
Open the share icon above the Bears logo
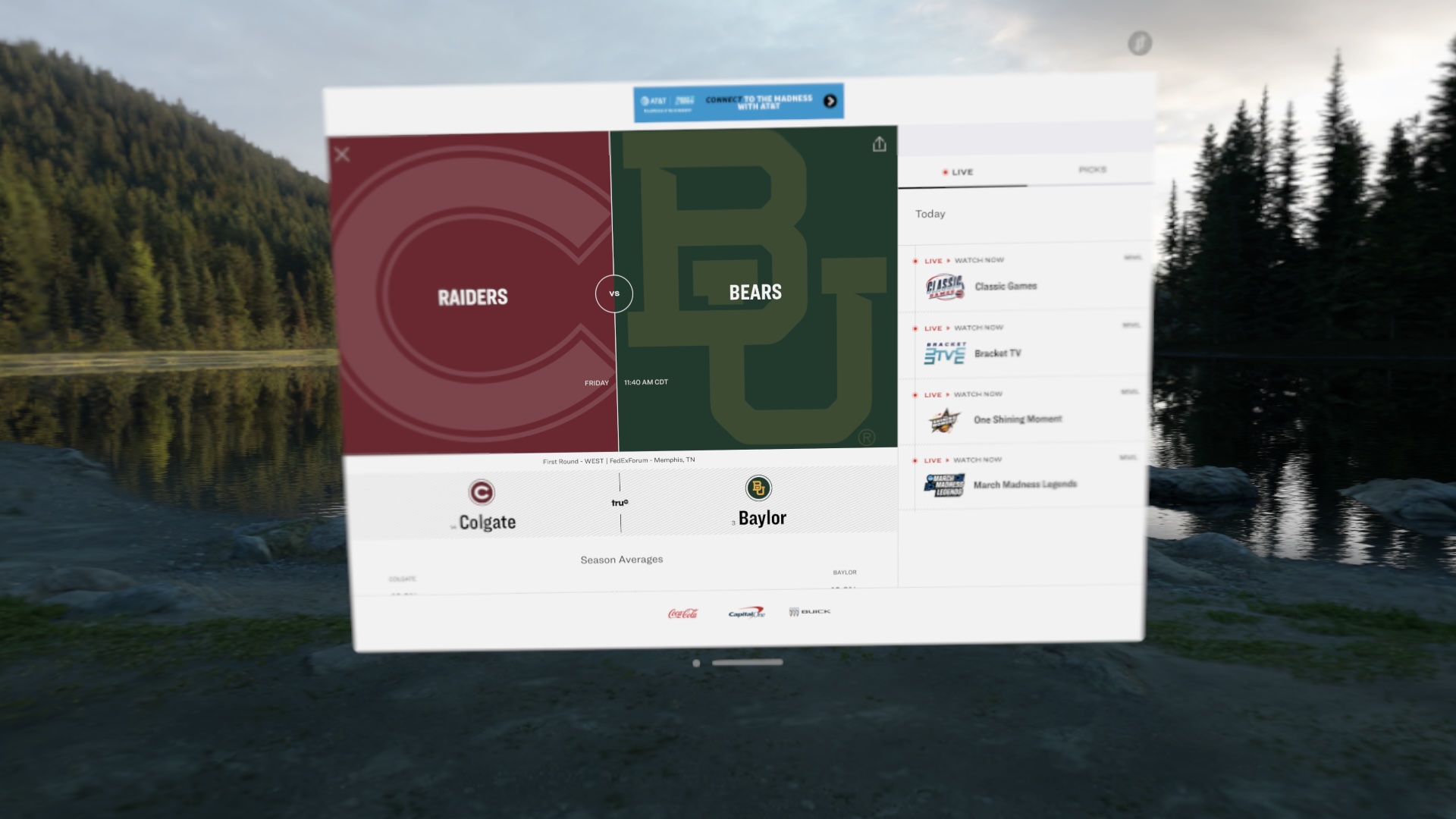pyautogui.click(x=880, y=144)
